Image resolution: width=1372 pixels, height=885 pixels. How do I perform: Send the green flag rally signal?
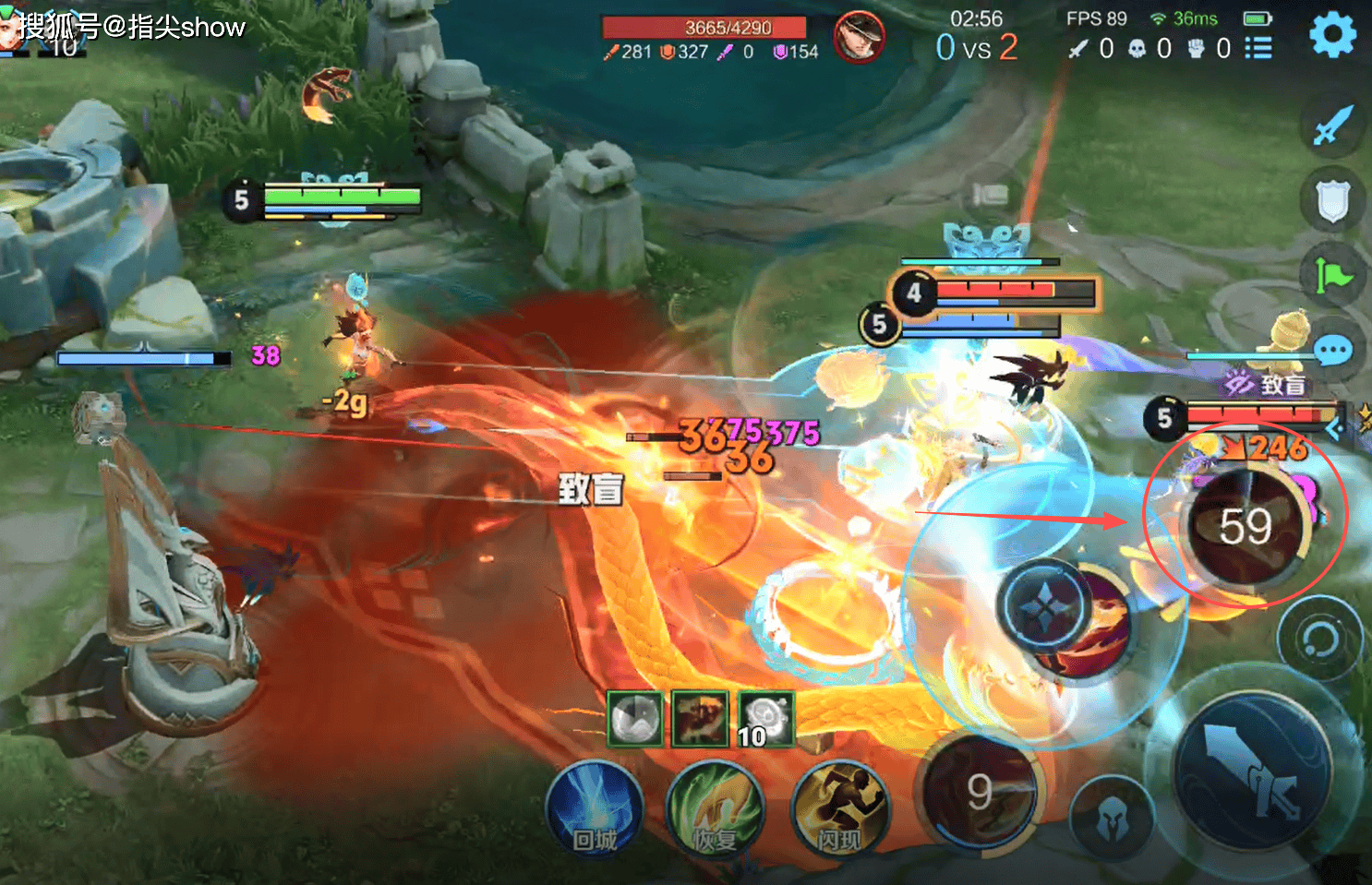(x=1331, y=275)
